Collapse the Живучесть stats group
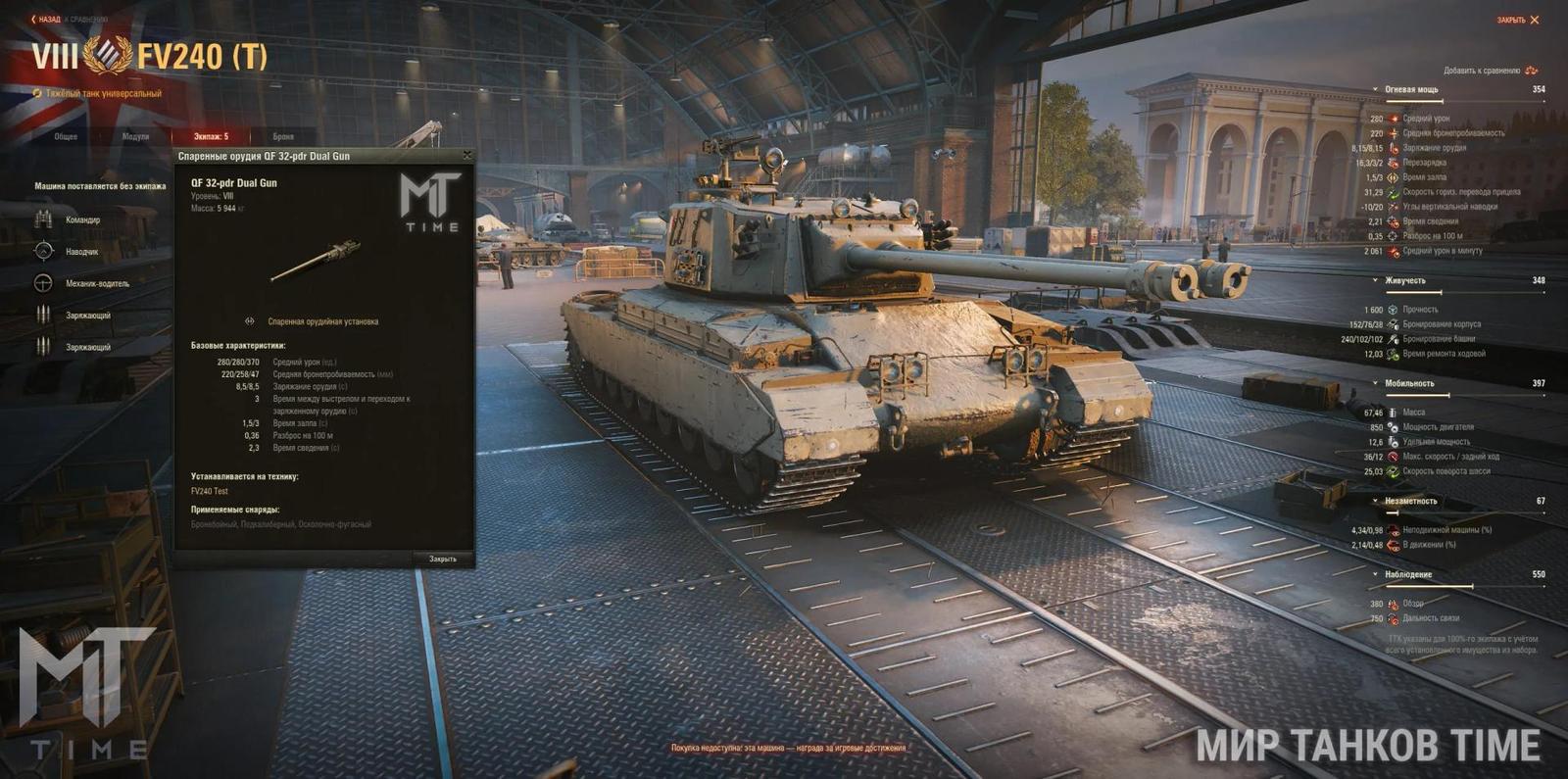 click(x=1374, y=279)
